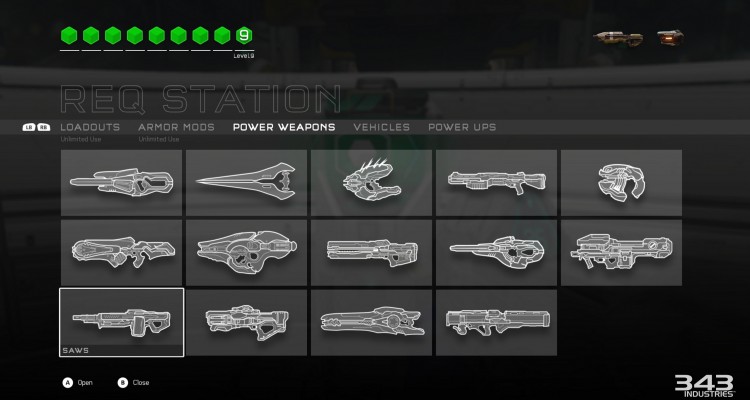Show the Vehicles tab
Image resolution: width=750 pixels, height=400 pixels.
382,128
